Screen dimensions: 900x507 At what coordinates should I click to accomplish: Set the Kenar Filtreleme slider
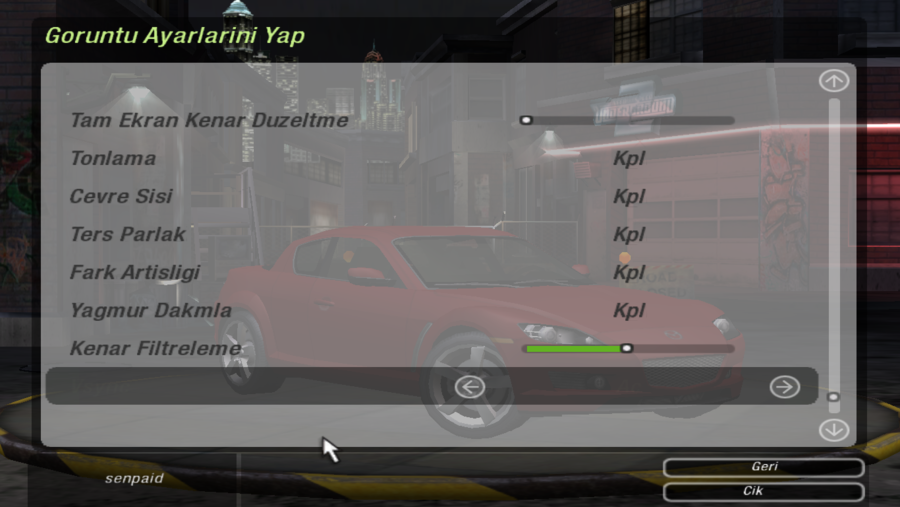coord(627,349)
